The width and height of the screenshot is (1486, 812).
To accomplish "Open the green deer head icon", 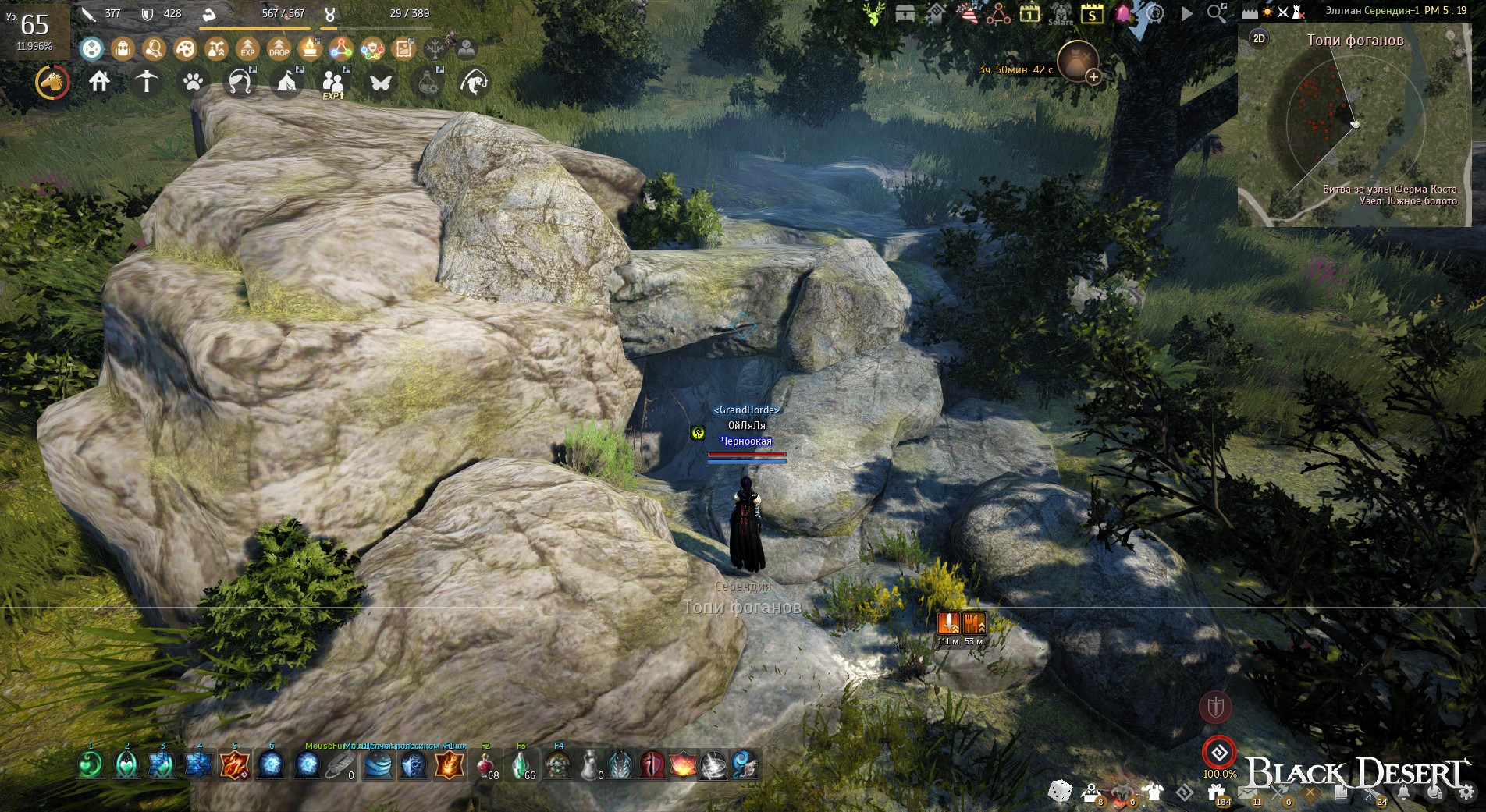I will (874, 13).
